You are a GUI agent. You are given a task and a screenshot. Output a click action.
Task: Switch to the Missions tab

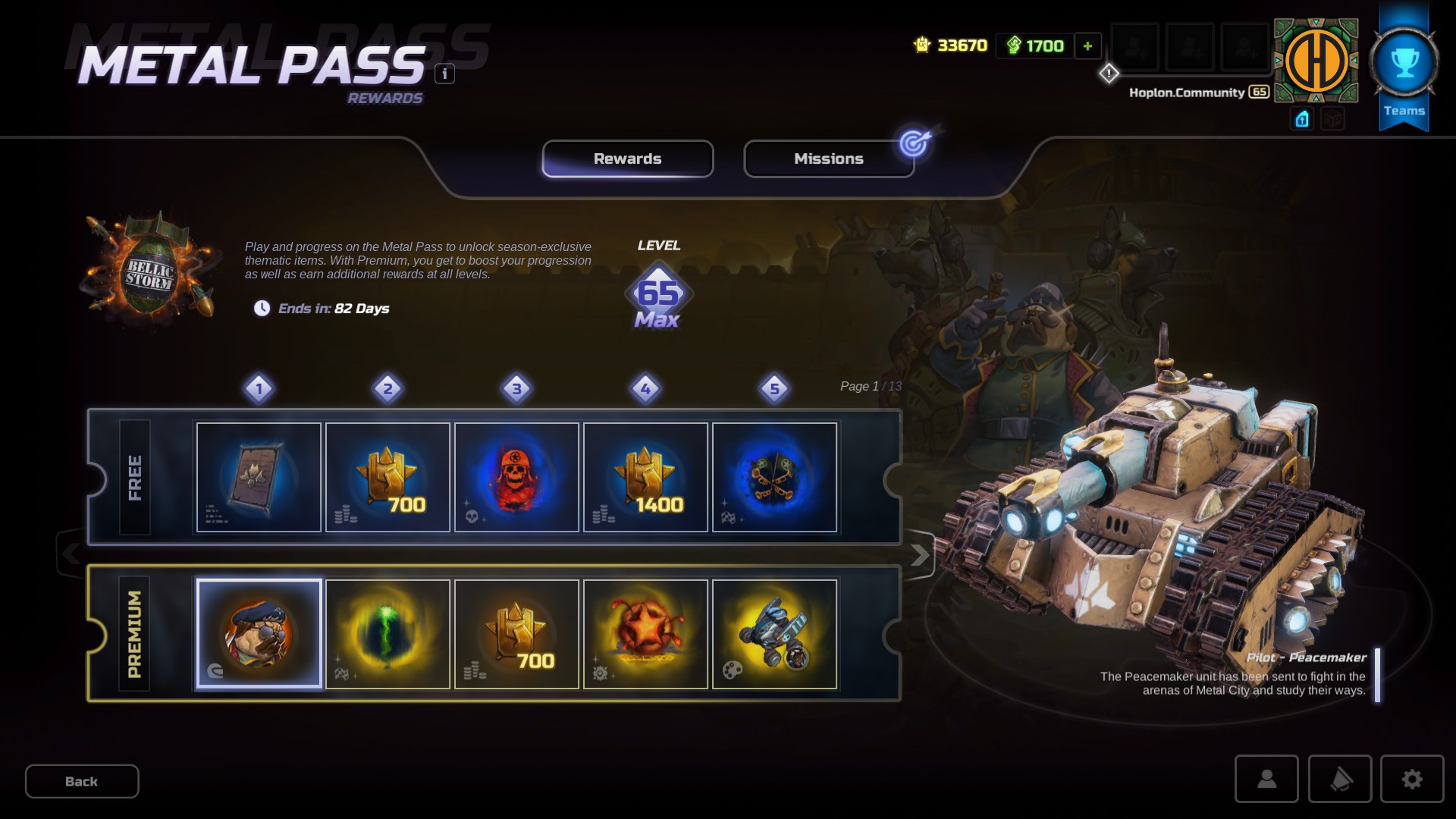(x=828, y=158)
